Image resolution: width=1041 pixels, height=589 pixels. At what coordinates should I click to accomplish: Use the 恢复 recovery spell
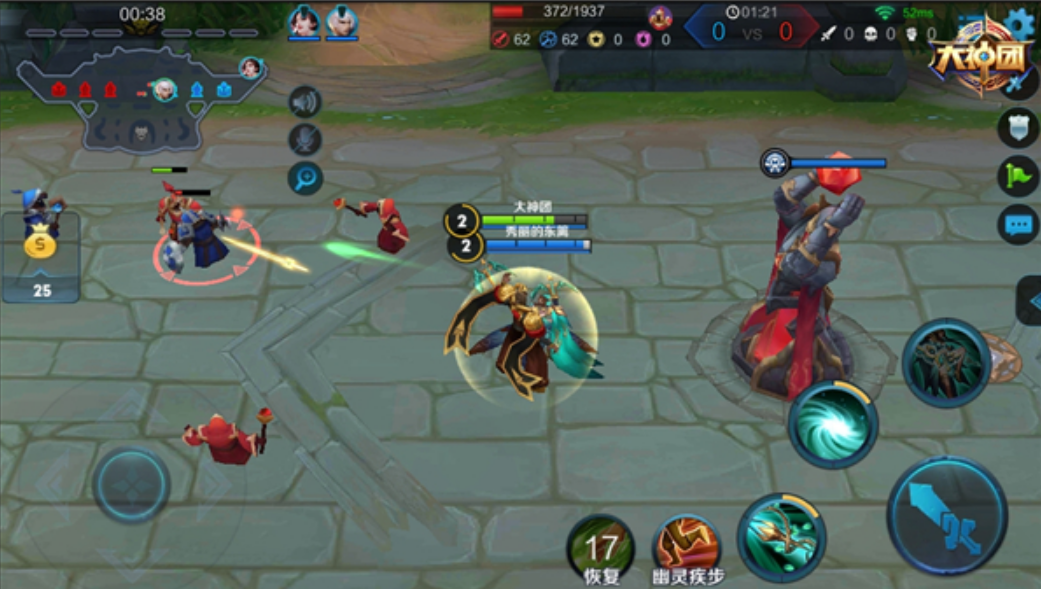click(x=601, y=546)
